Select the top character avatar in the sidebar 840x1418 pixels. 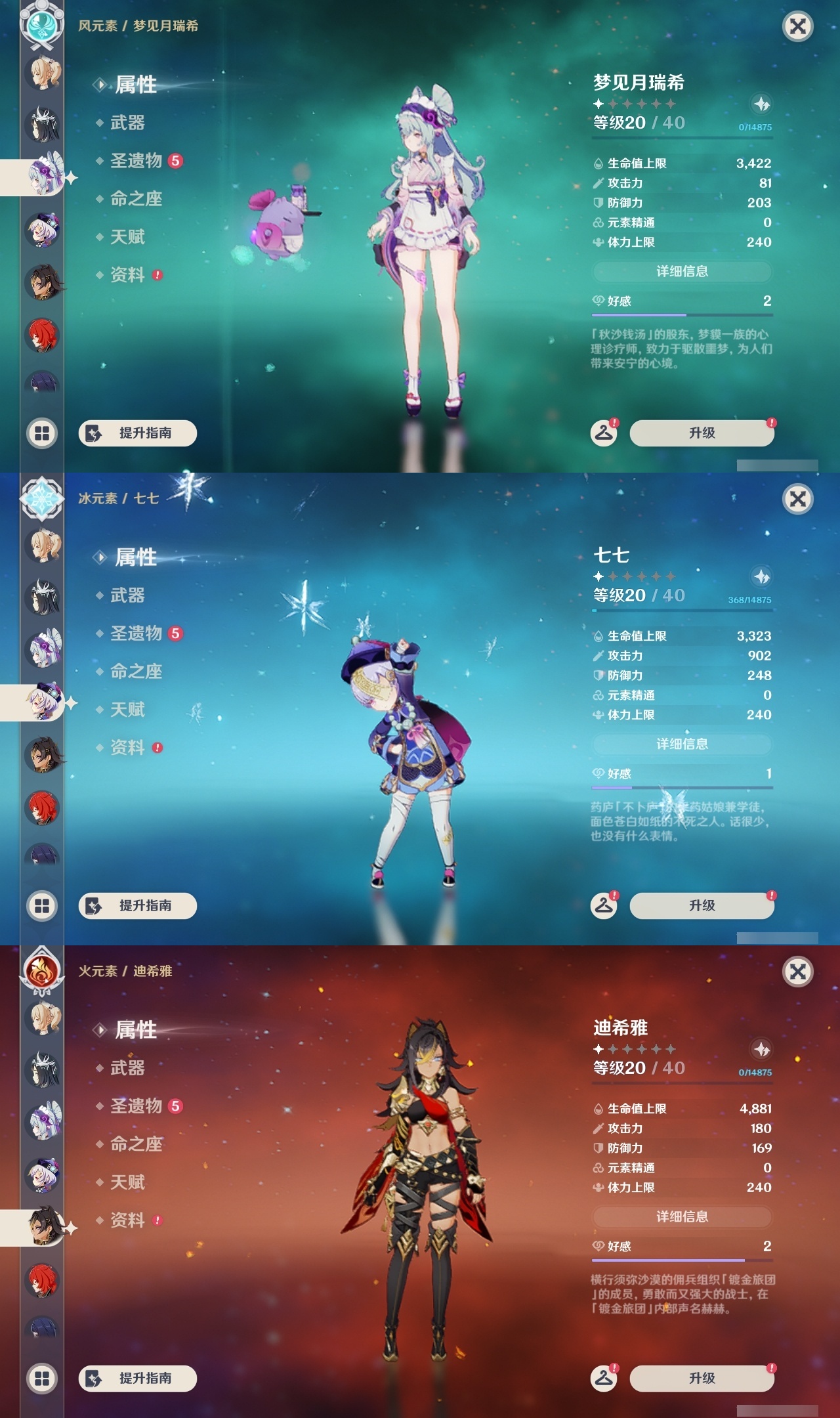pos(42,74)
